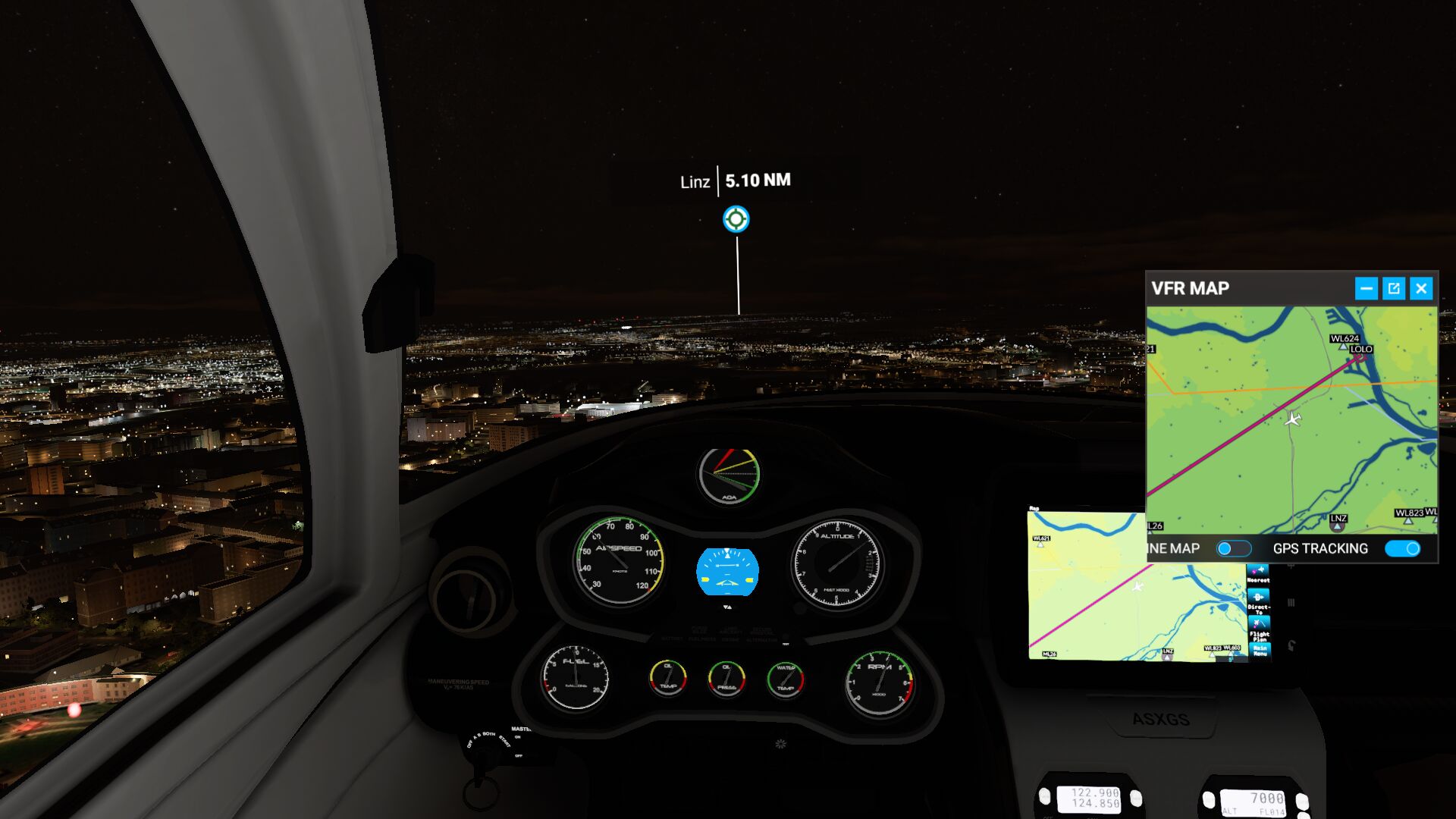The image size is (1456, 819).
Task: Minimize the VFR Map window
Action: (1366, 288)
